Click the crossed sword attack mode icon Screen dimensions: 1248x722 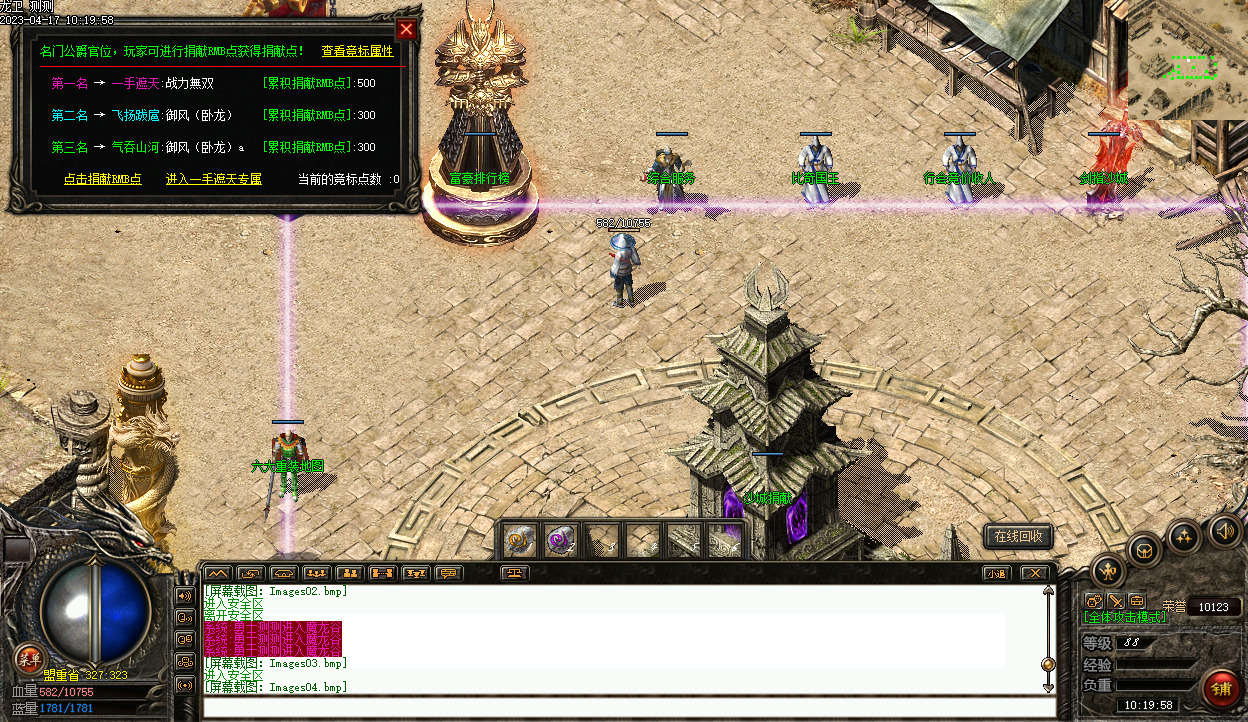(x=1116, y=601)
